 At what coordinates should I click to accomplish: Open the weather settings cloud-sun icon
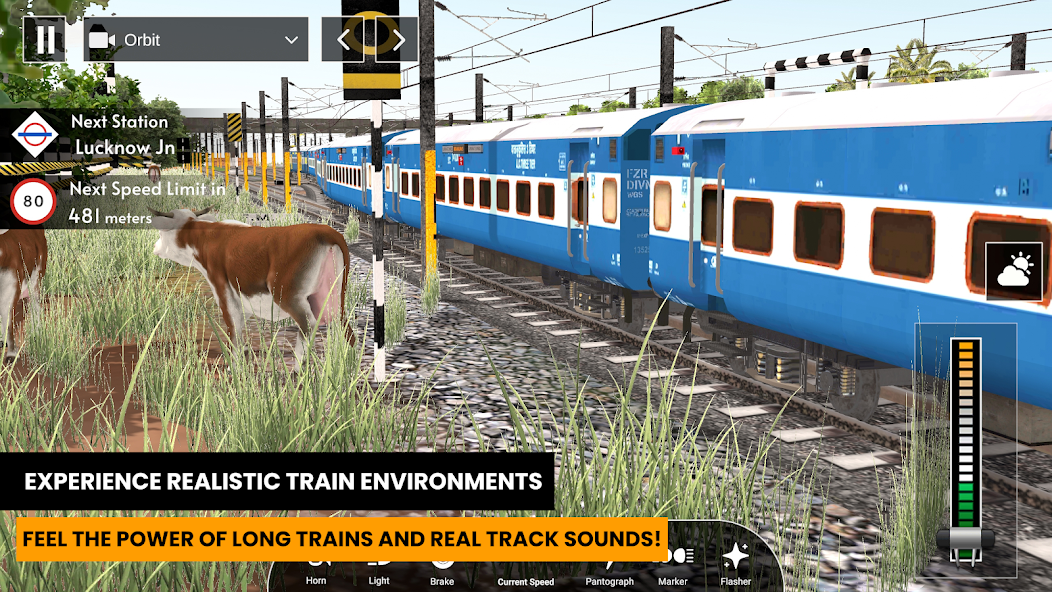click(x=1014, y=271)
